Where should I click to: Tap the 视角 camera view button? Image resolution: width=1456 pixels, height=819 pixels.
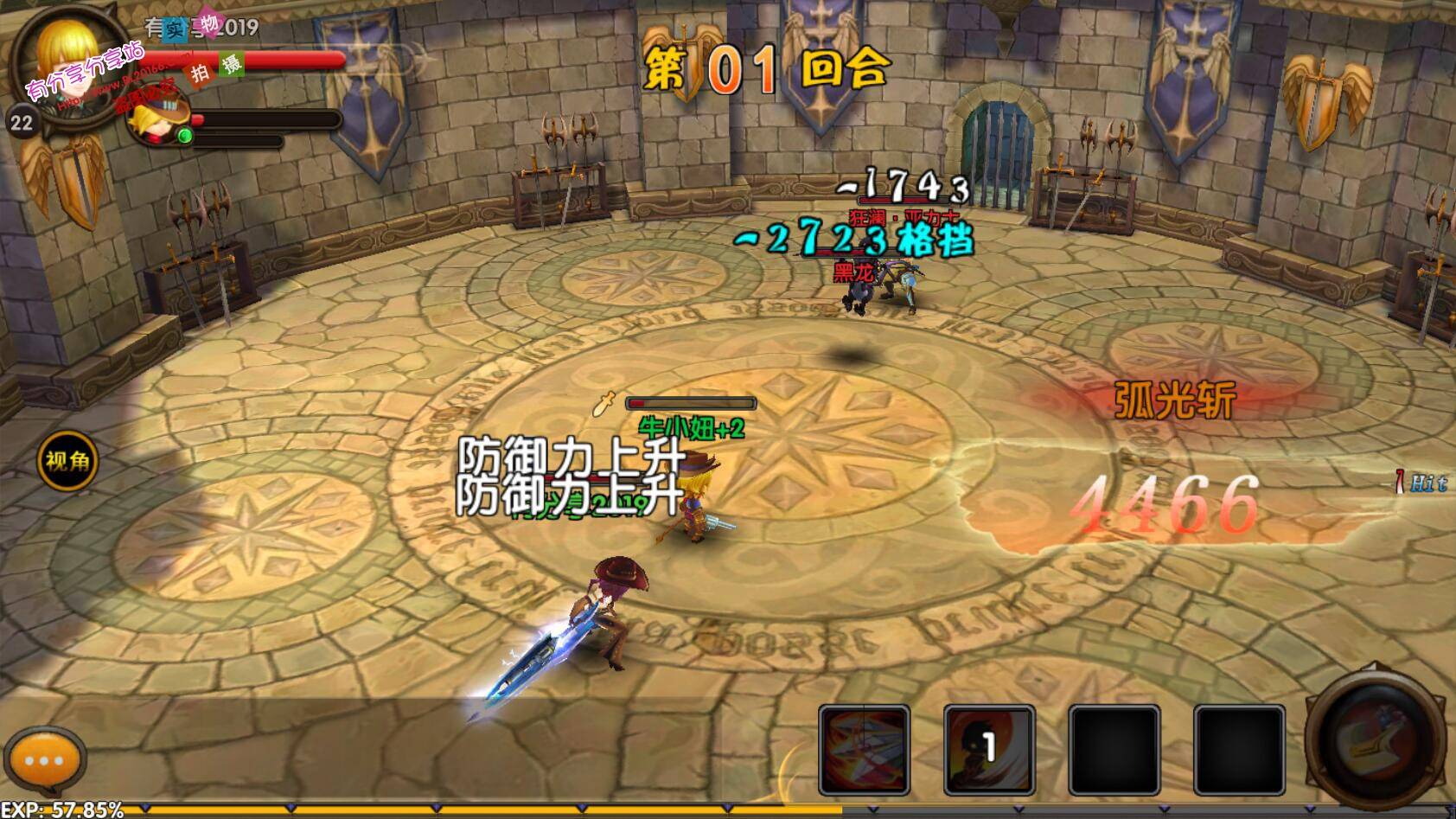[67, 461]
